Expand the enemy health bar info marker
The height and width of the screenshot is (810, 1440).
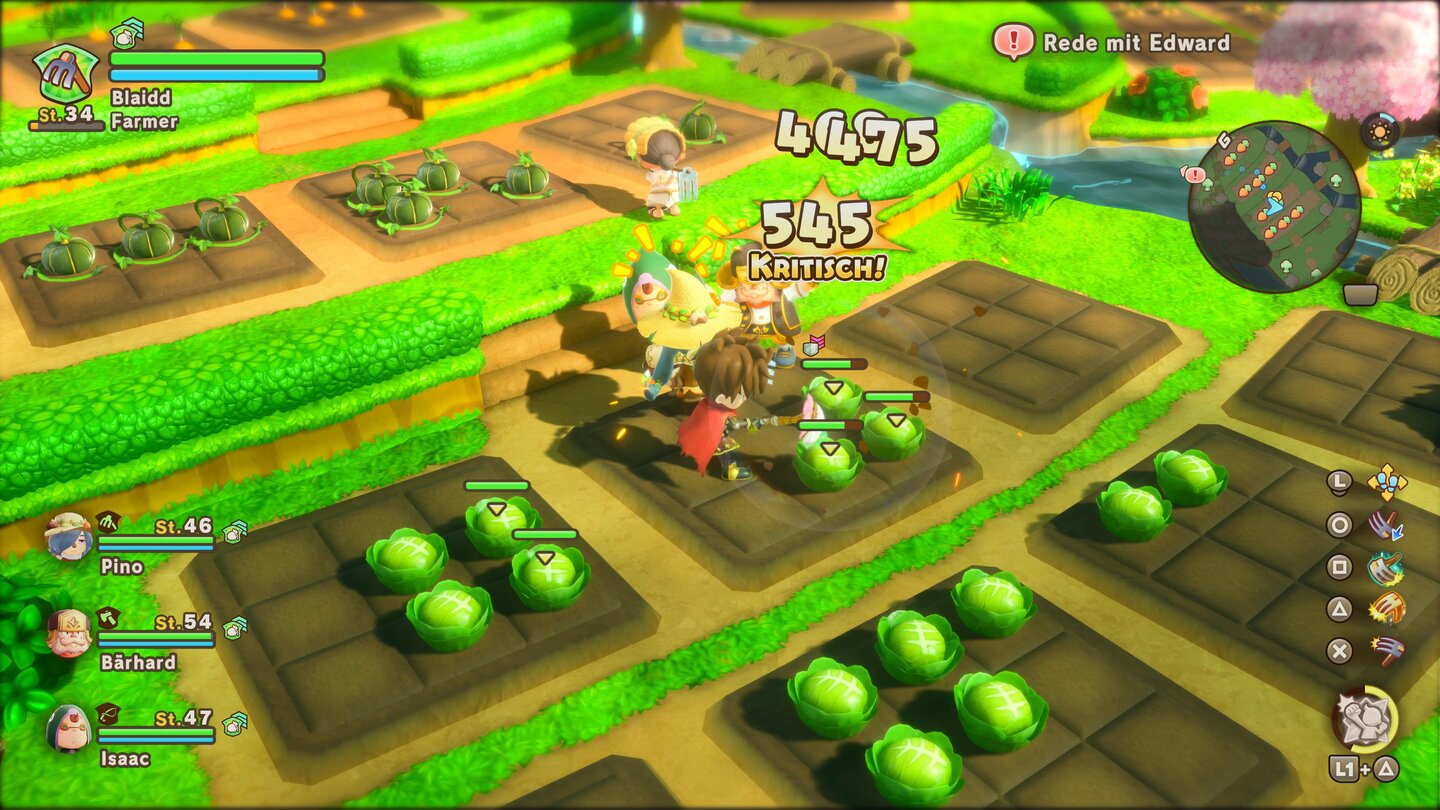pyautogui.click(x=815, y=345)
